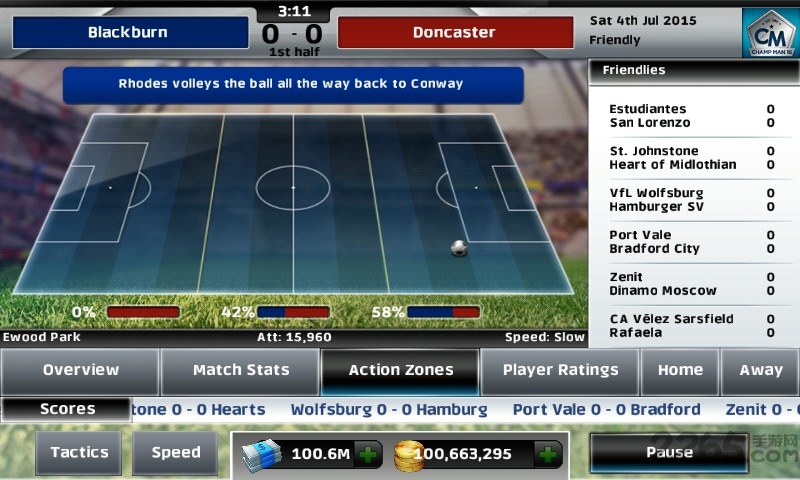Screen dimensions: 800x480
Task: Open the Tactics screen
Action: click(x=80, y=453)
